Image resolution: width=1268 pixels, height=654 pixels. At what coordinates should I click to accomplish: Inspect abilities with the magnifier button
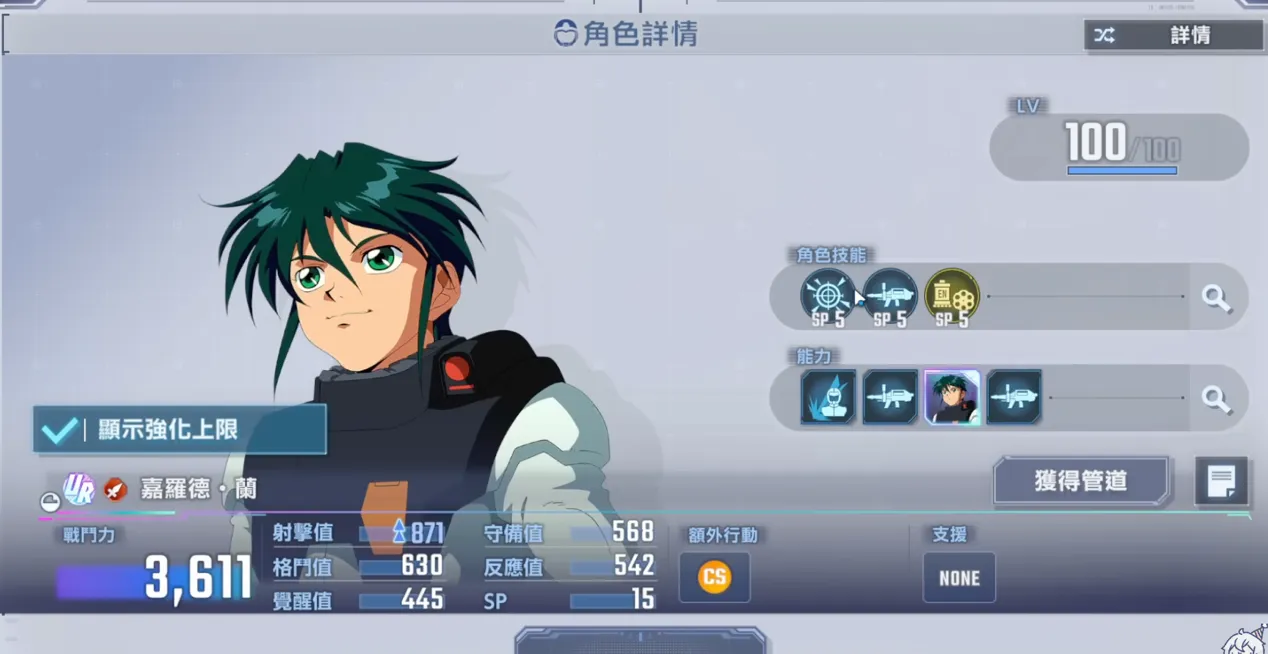pyautogui.click(x=1216, y=399)
